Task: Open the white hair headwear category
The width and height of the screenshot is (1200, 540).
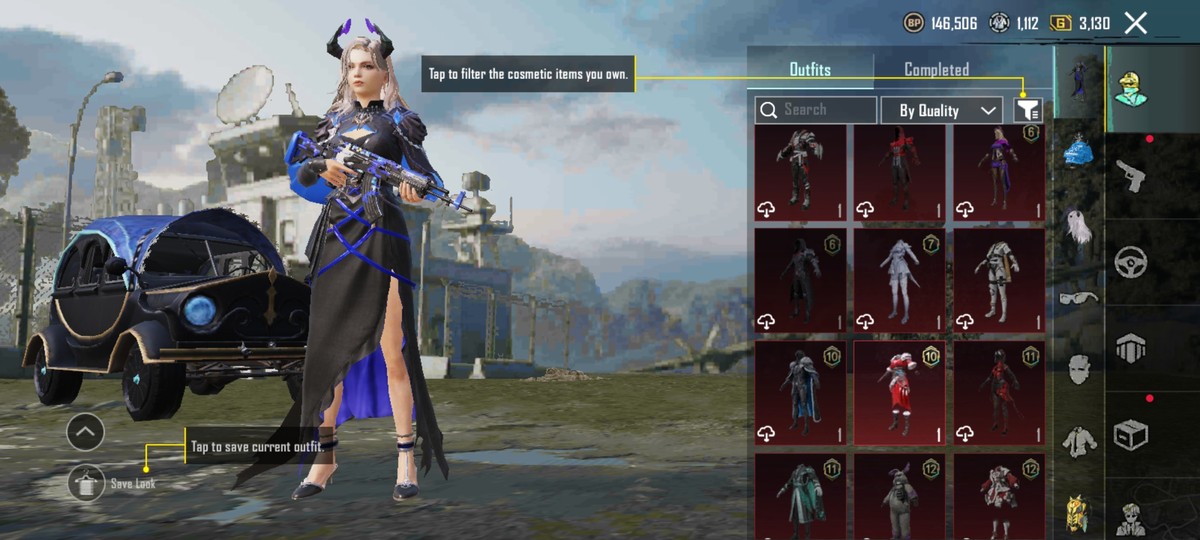Action: click(1078, 226)
